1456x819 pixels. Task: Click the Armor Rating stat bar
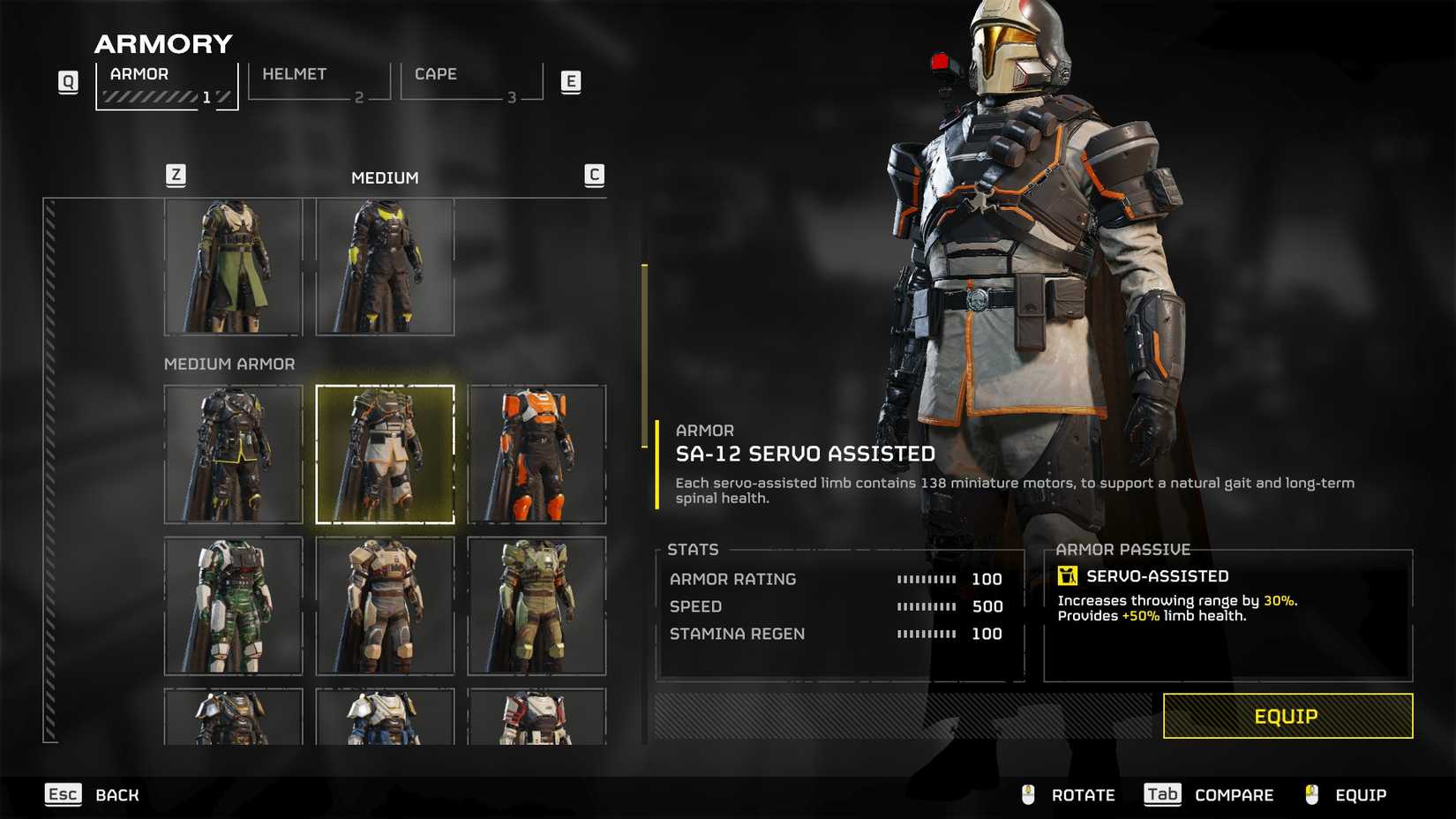[x=924, y=579]
